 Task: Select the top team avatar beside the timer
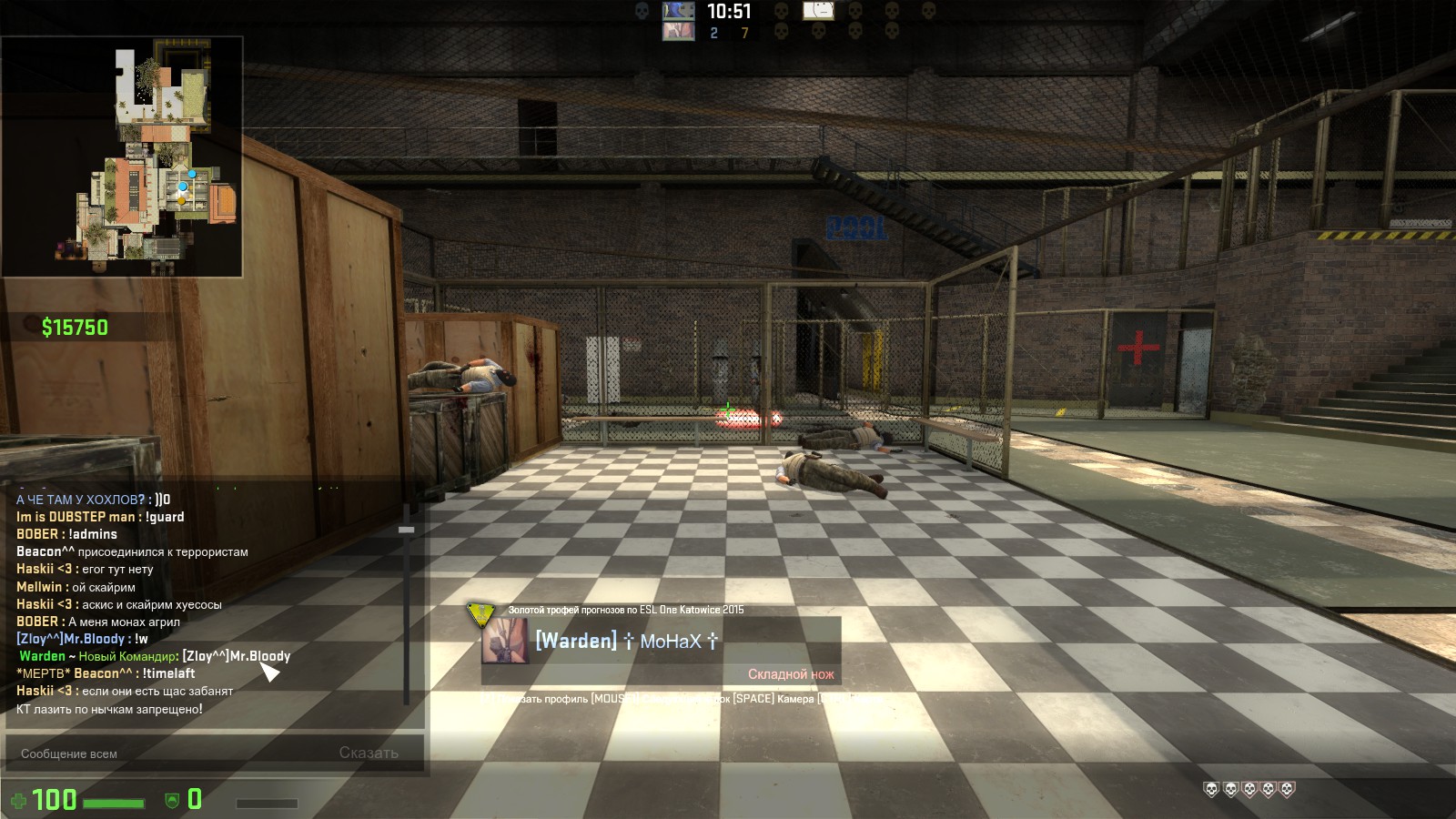(x=678, y=12)
